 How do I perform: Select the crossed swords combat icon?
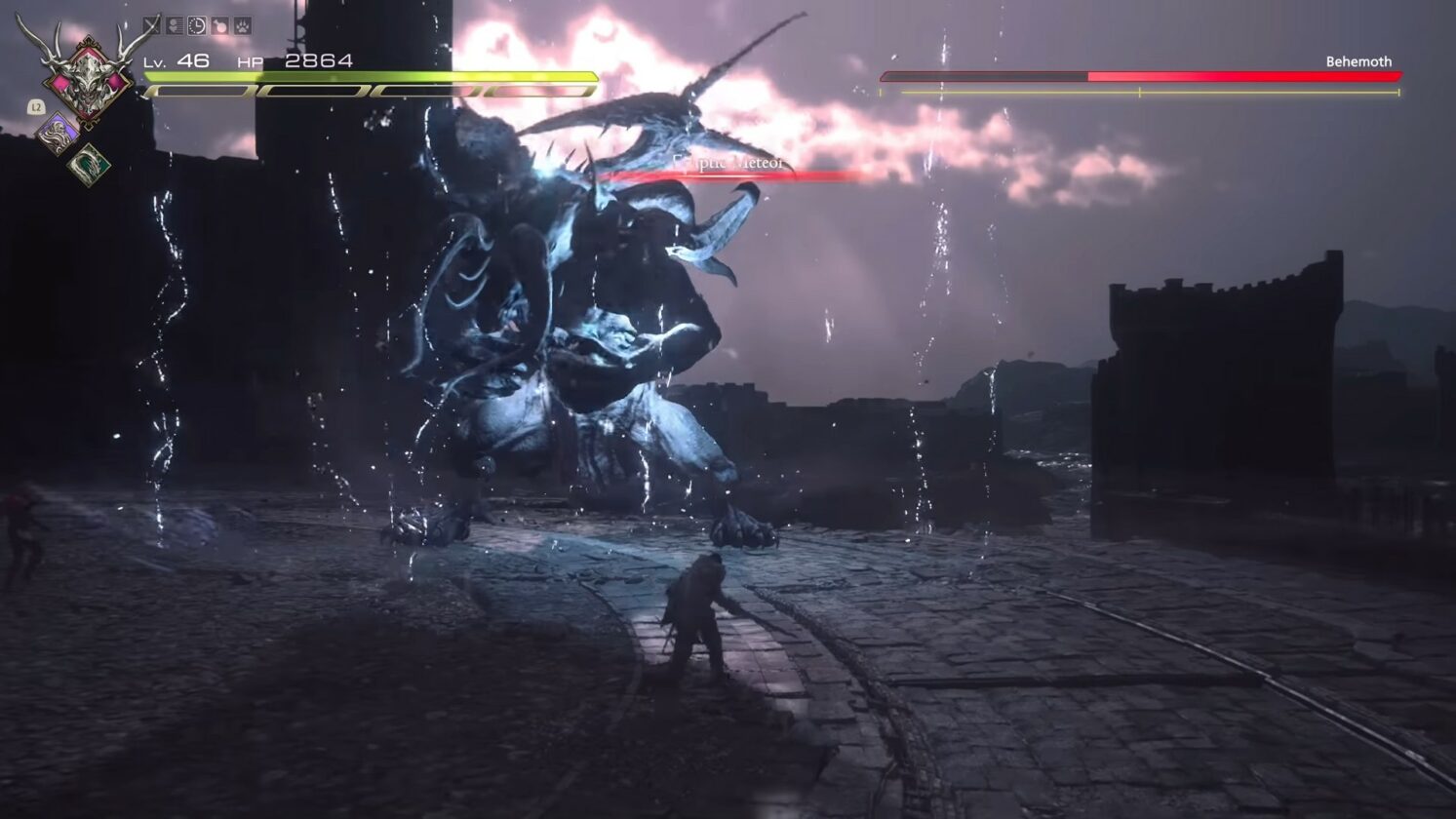151,24
